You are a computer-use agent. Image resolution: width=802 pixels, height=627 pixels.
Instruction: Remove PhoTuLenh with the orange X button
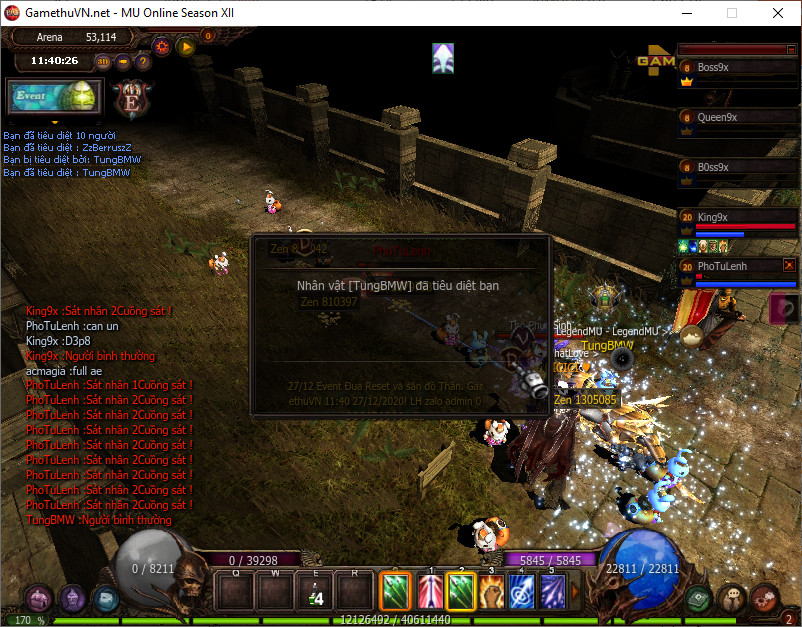[789, 265]
